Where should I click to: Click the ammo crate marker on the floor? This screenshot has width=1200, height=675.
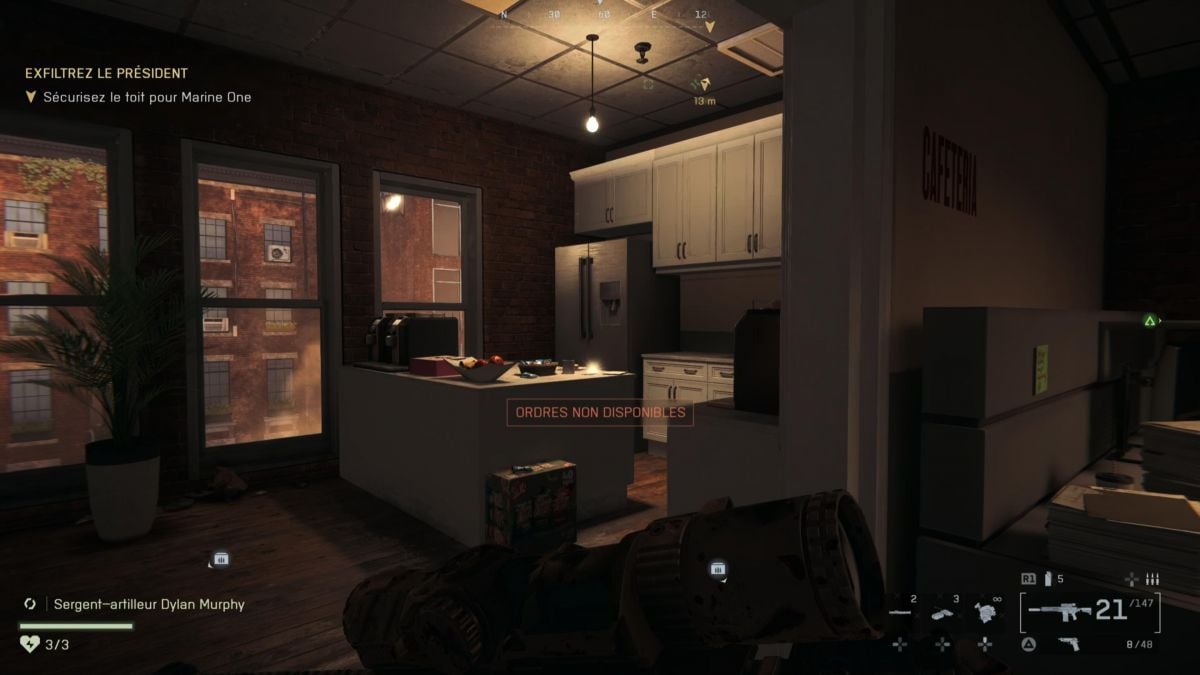tap(220, 559)
